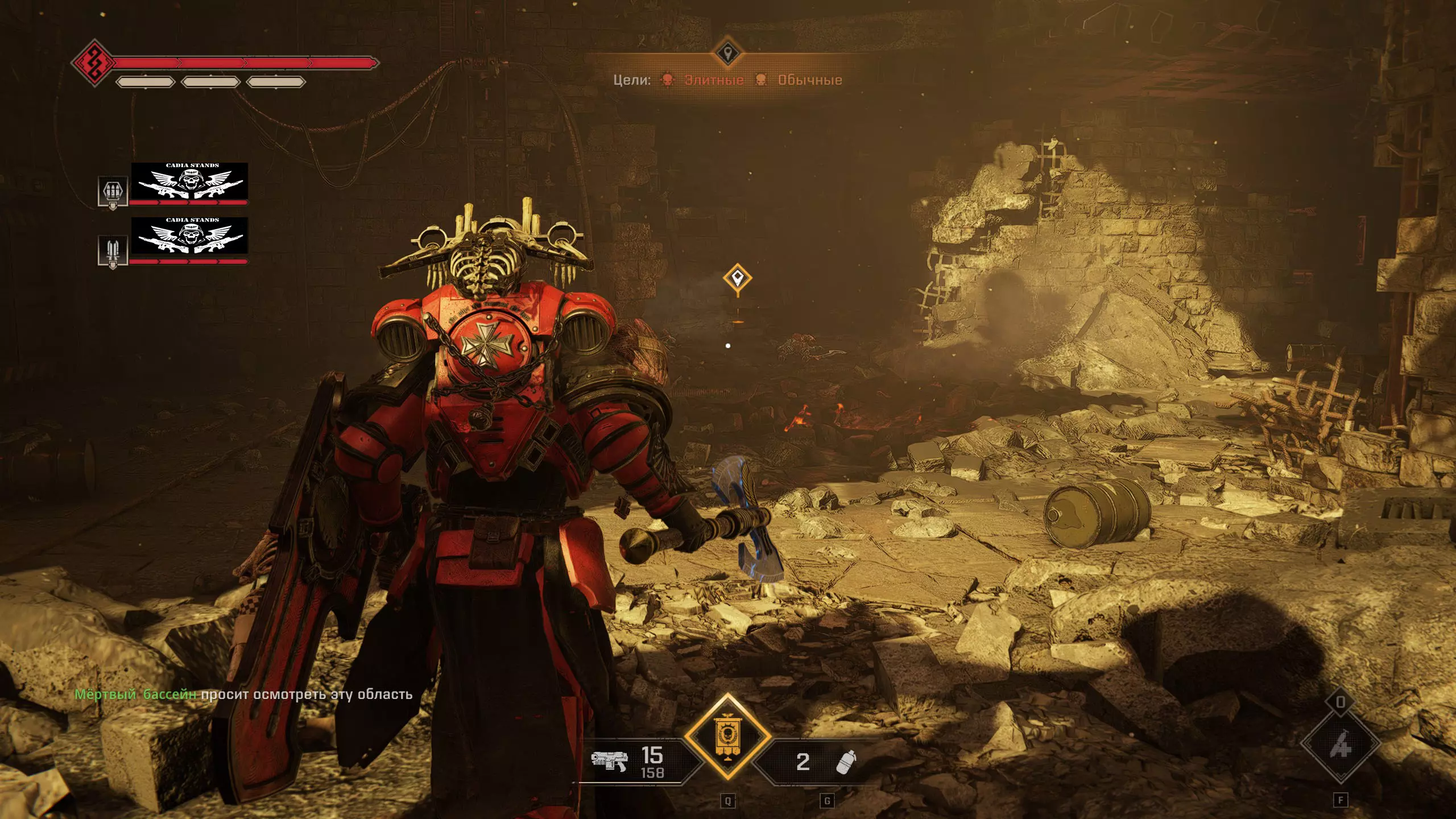Screen dimensions: 1456x819
Task: Click the objective marker on the compass
Action: (x=727, y=55)
